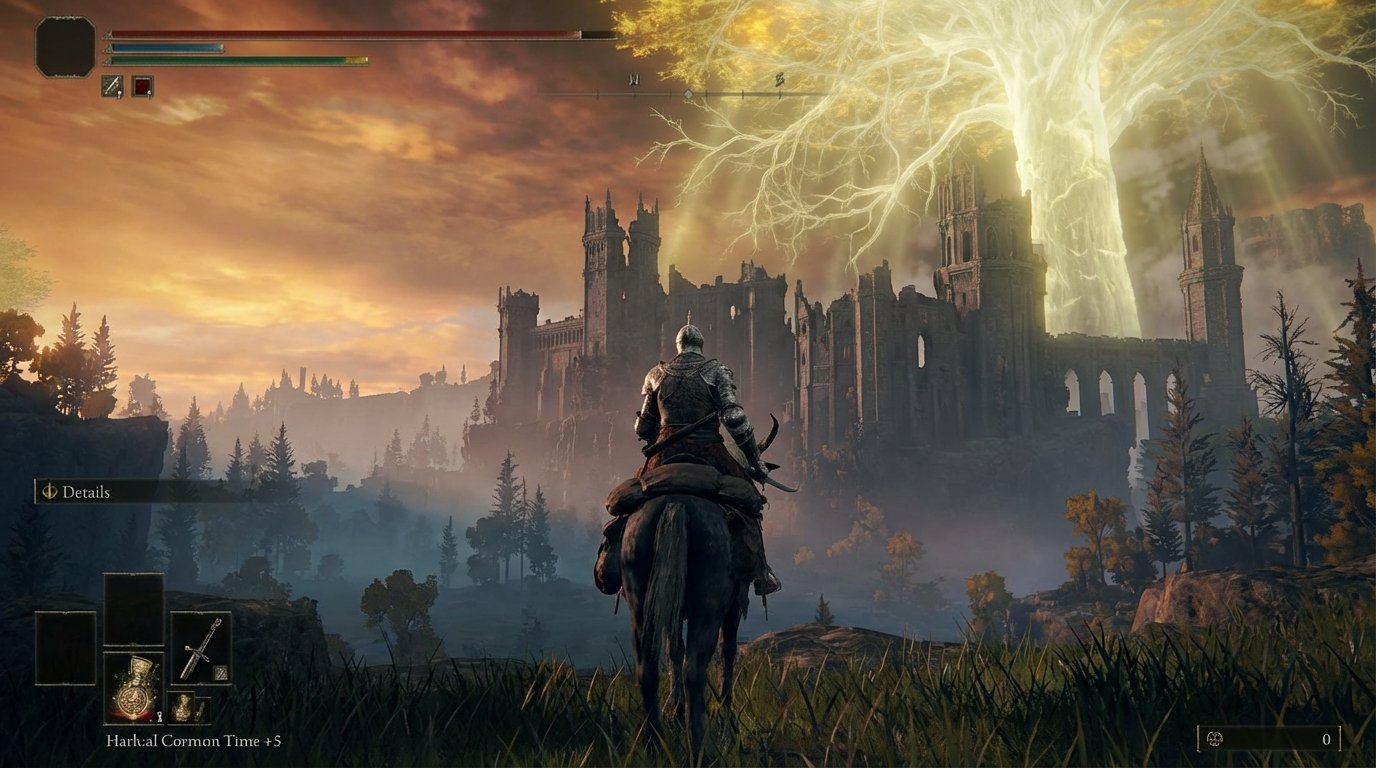Select the small flask pouch item icon

(x=183, y=707)
